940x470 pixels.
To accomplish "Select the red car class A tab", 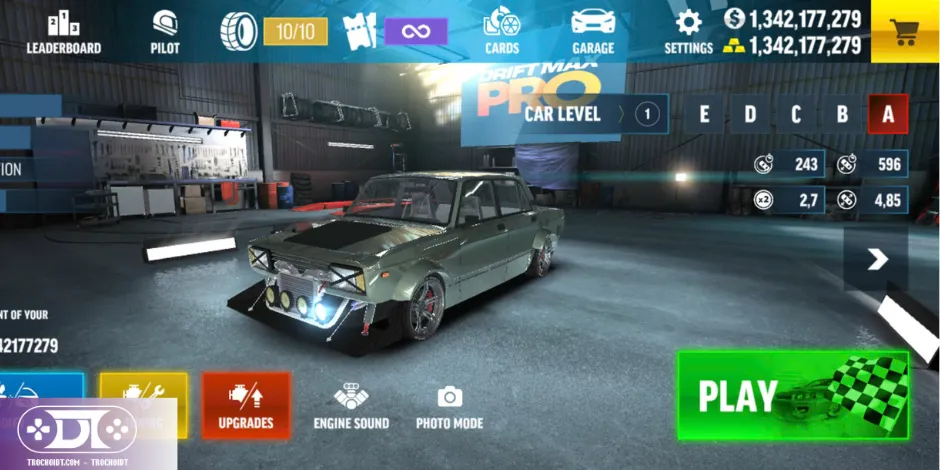I will [888, 114].
